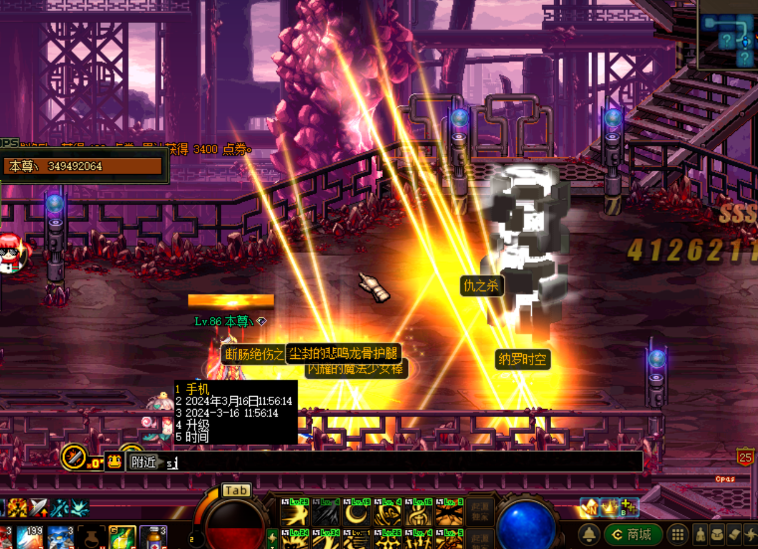Focus the chat input field
The height and width of the screenshot is (549, 758).
pos(400,462)
